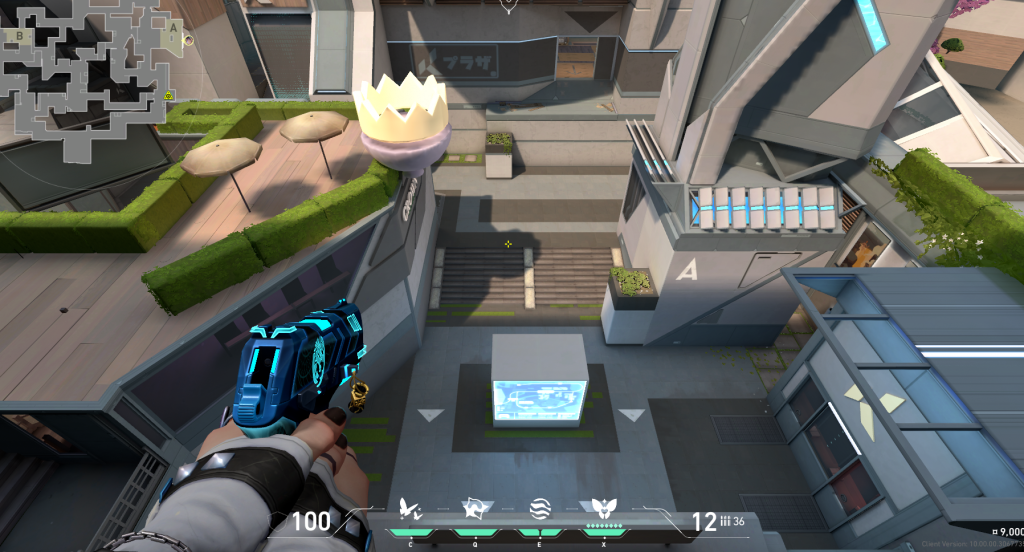Select the B site label on the minimap
This screenshot has height=552, width=1024.
pos(19,35)
